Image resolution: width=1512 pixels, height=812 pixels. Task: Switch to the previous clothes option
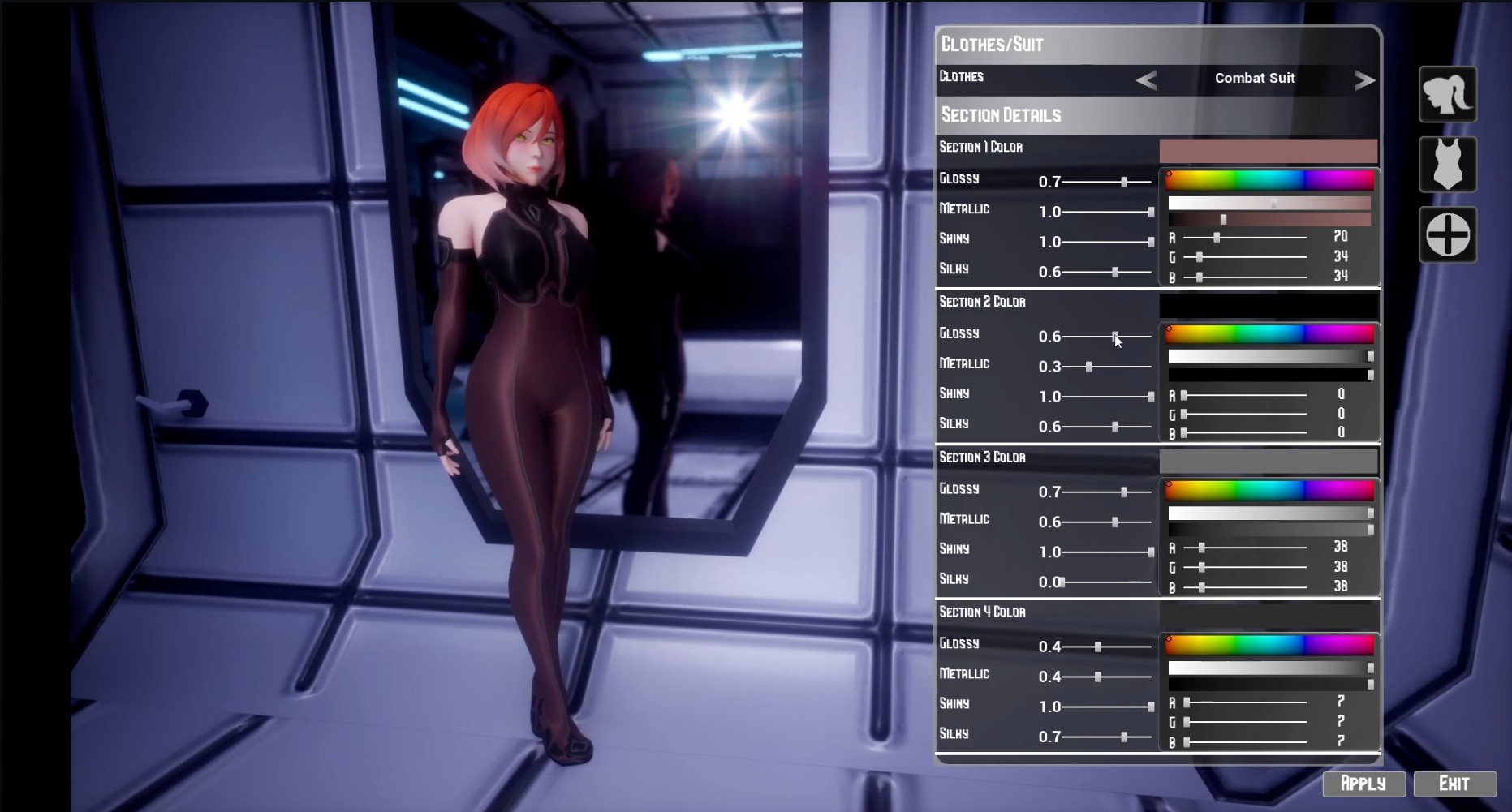point(1146,79)
